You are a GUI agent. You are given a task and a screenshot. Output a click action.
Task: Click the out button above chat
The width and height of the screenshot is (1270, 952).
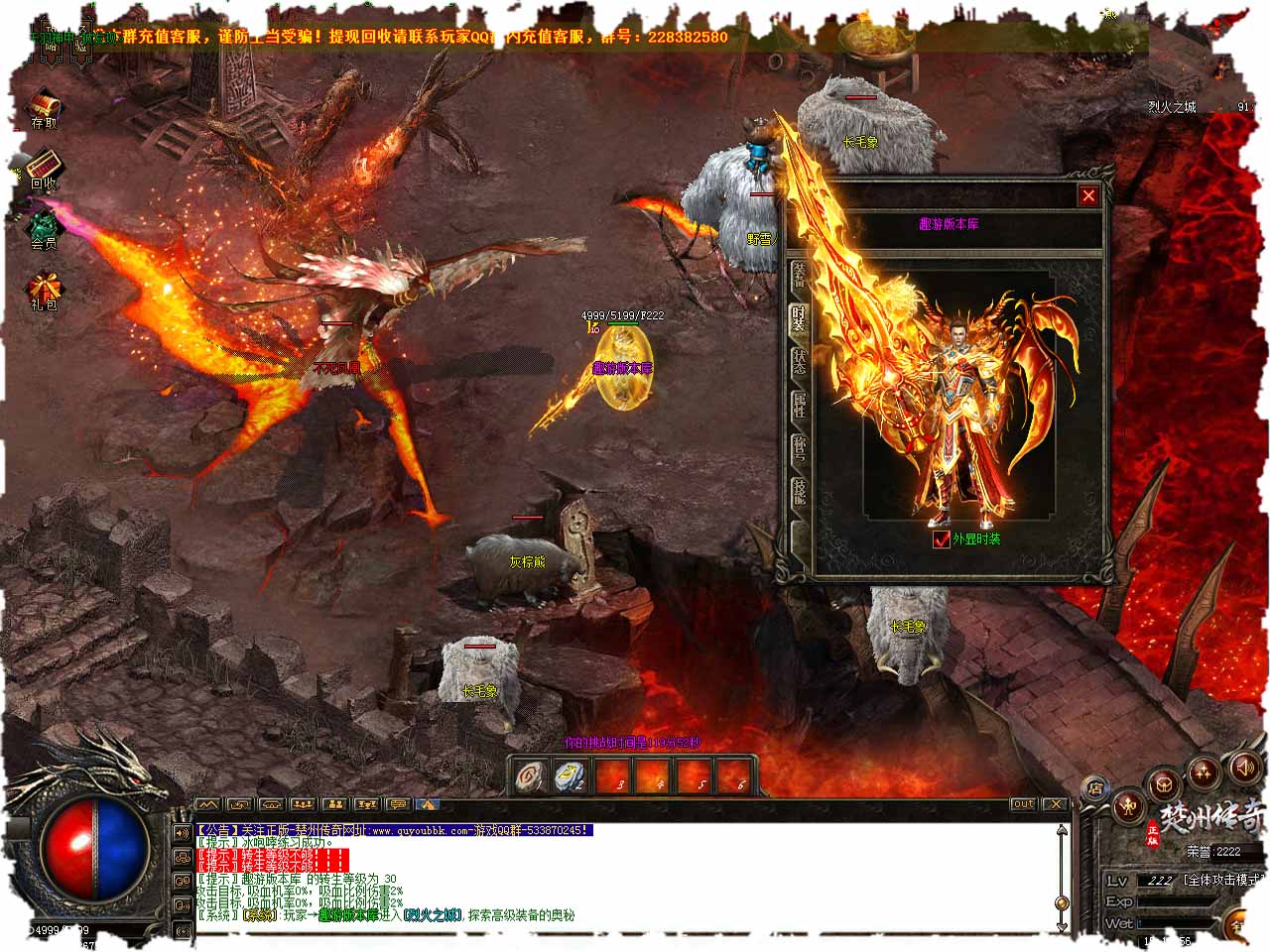click(1023, 804)
